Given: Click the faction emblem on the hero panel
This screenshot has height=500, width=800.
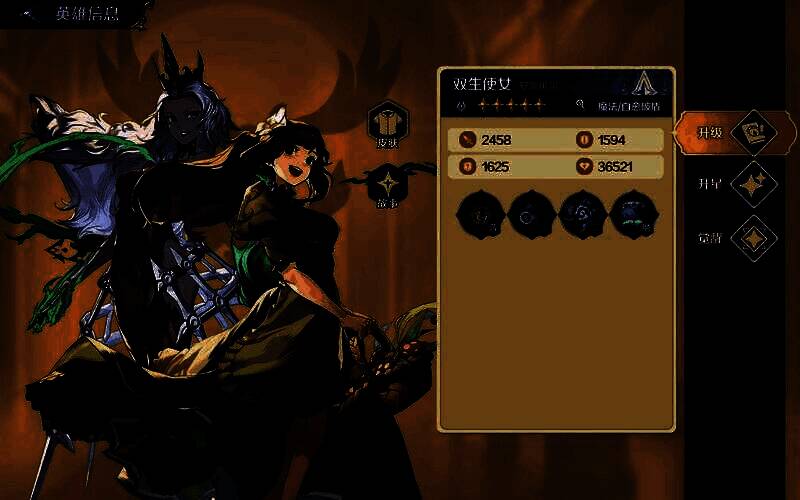Looking at the screenshot, I should [646, 84].
